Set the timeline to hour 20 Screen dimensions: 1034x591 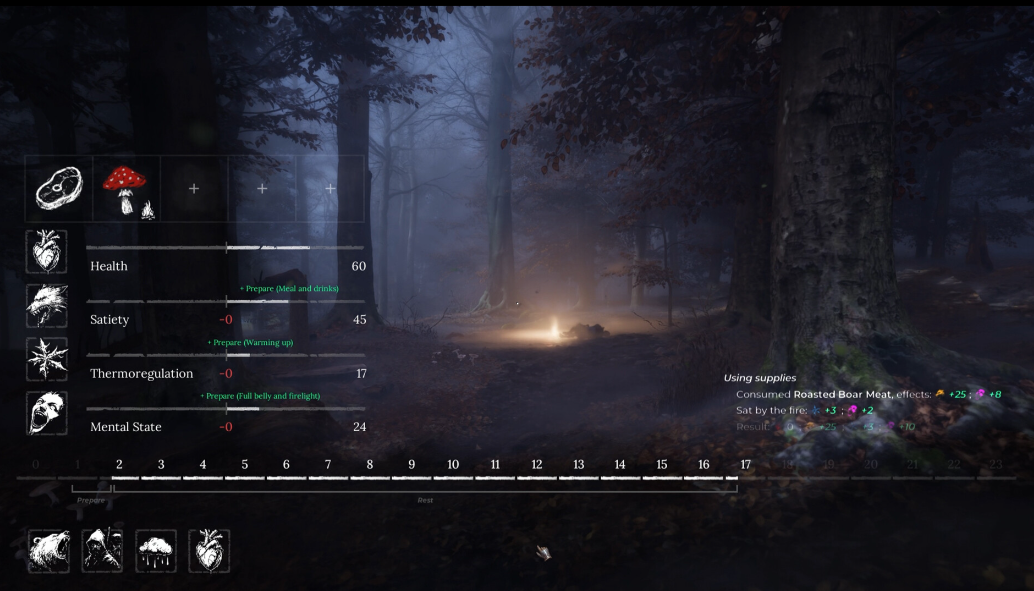coord(870,466)
